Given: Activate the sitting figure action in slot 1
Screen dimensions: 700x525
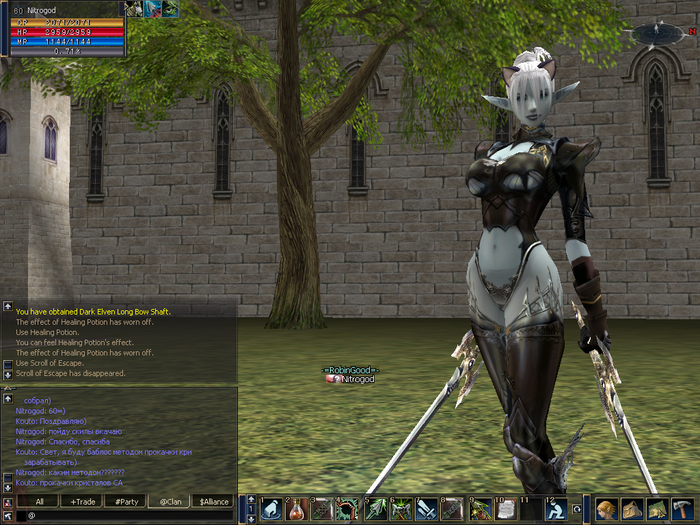Looking at the screenshot, I should (272, 510).
